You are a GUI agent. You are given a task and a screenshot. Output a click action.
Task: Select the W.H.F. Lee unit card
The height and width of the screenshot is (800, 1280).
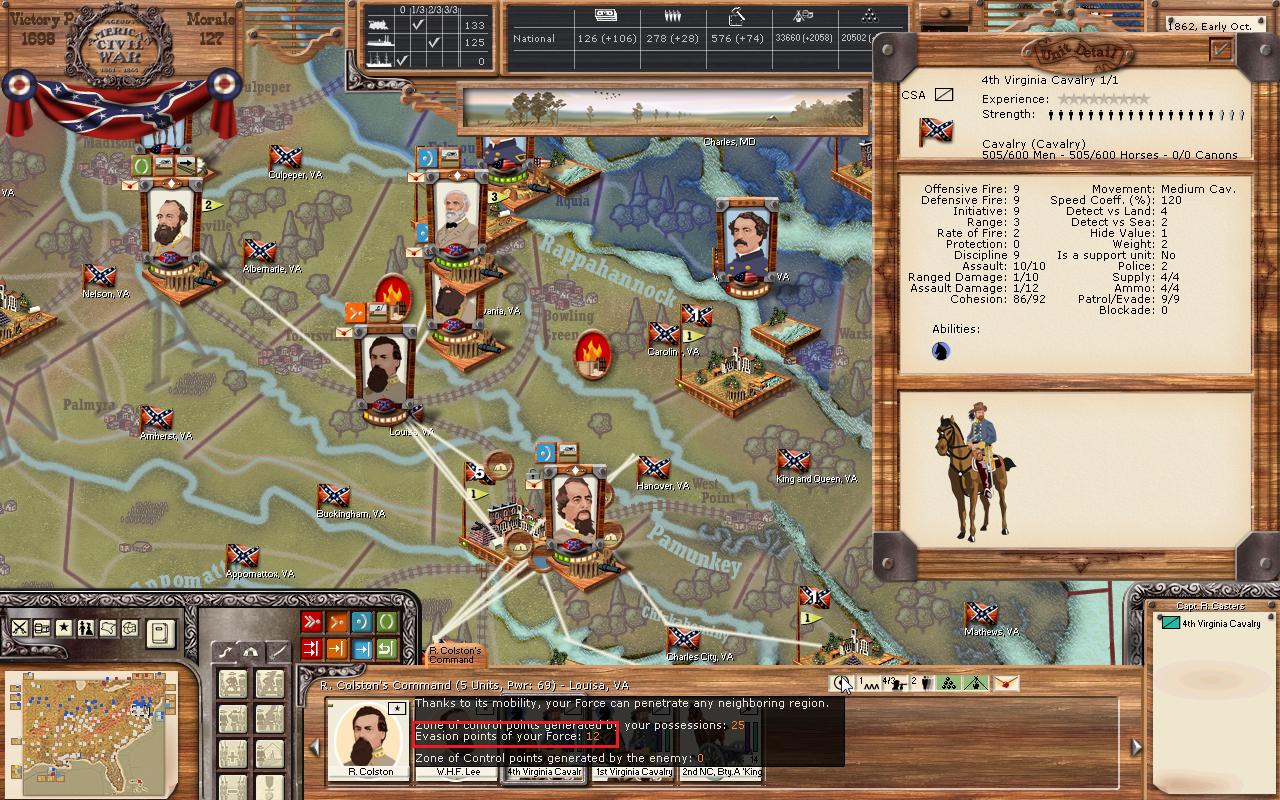(458, 772)
